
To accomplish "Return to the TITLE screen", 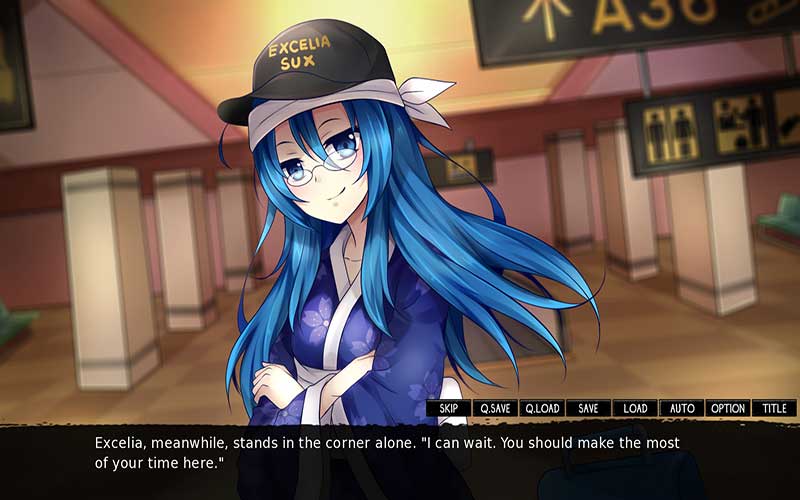I will 774,408.
